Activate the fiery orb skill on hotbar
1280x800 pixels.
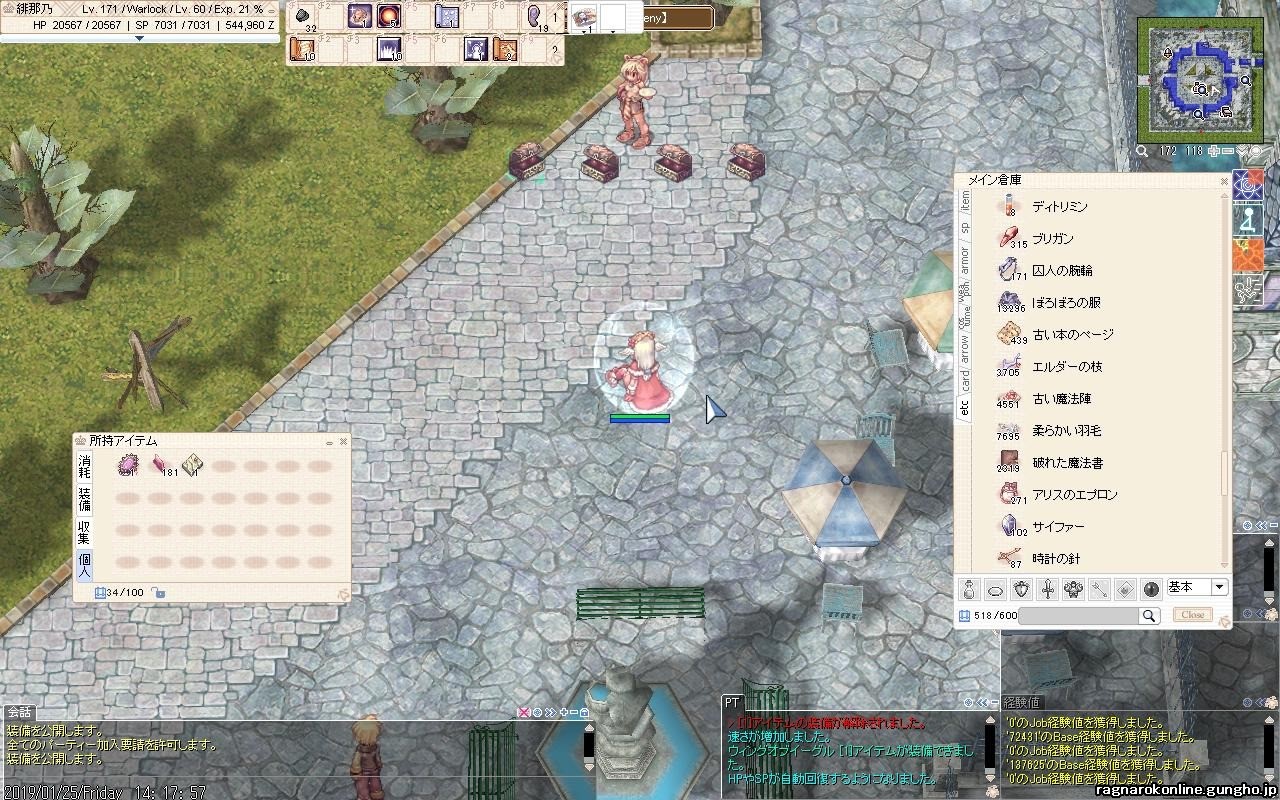pos(389,16)
